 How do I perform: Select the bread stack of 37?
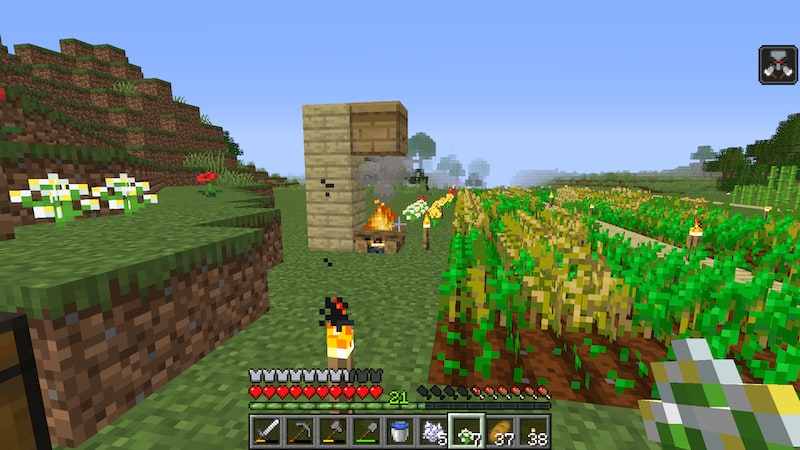(x=499, y=431)
